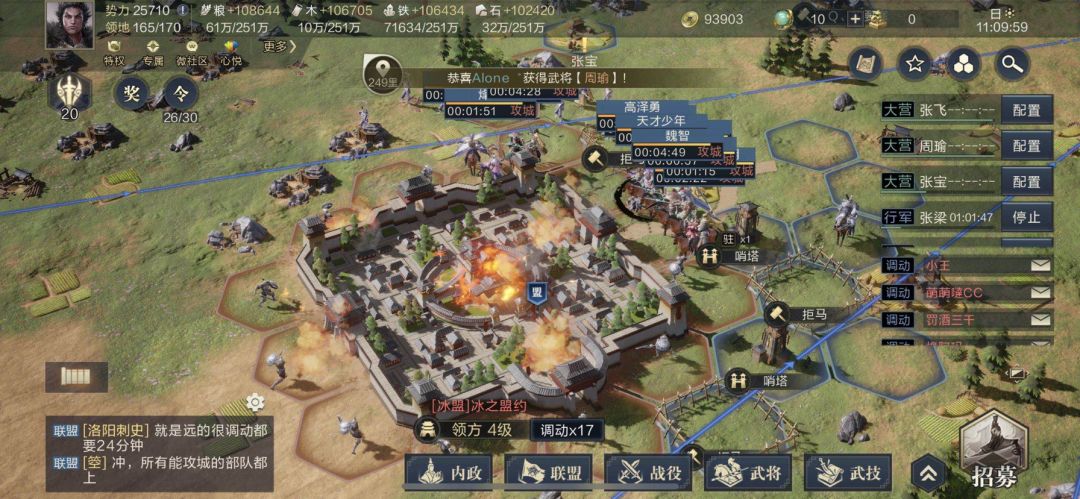Open the world map scroll icon
Image resolution: width=1080 pixels, height=499 pixels.
click(x=865, y=64)
